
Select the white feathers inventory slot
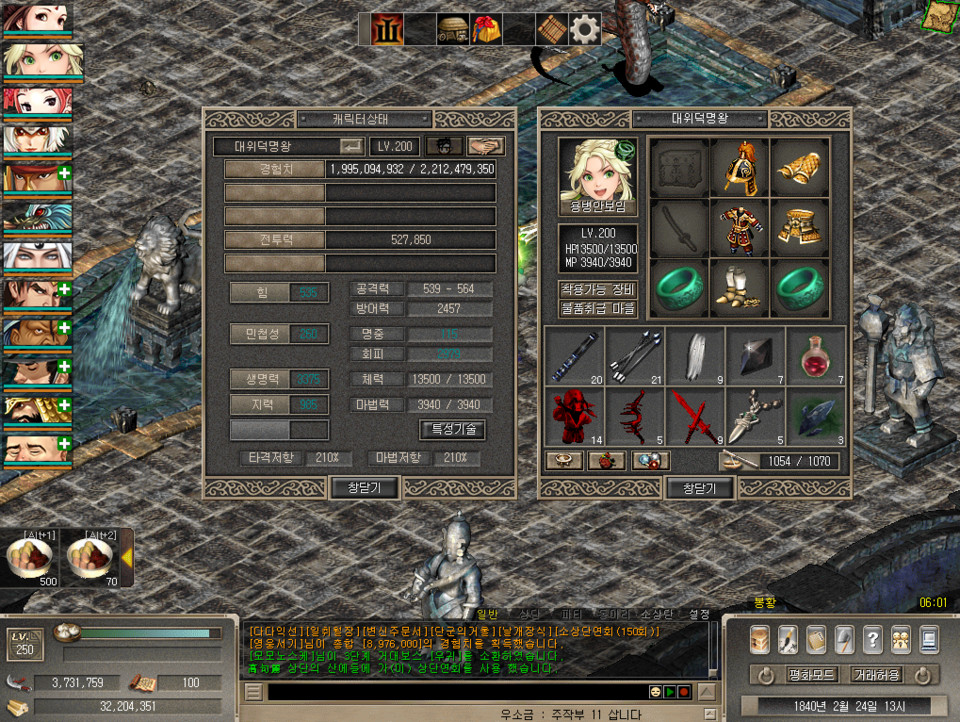695,355
